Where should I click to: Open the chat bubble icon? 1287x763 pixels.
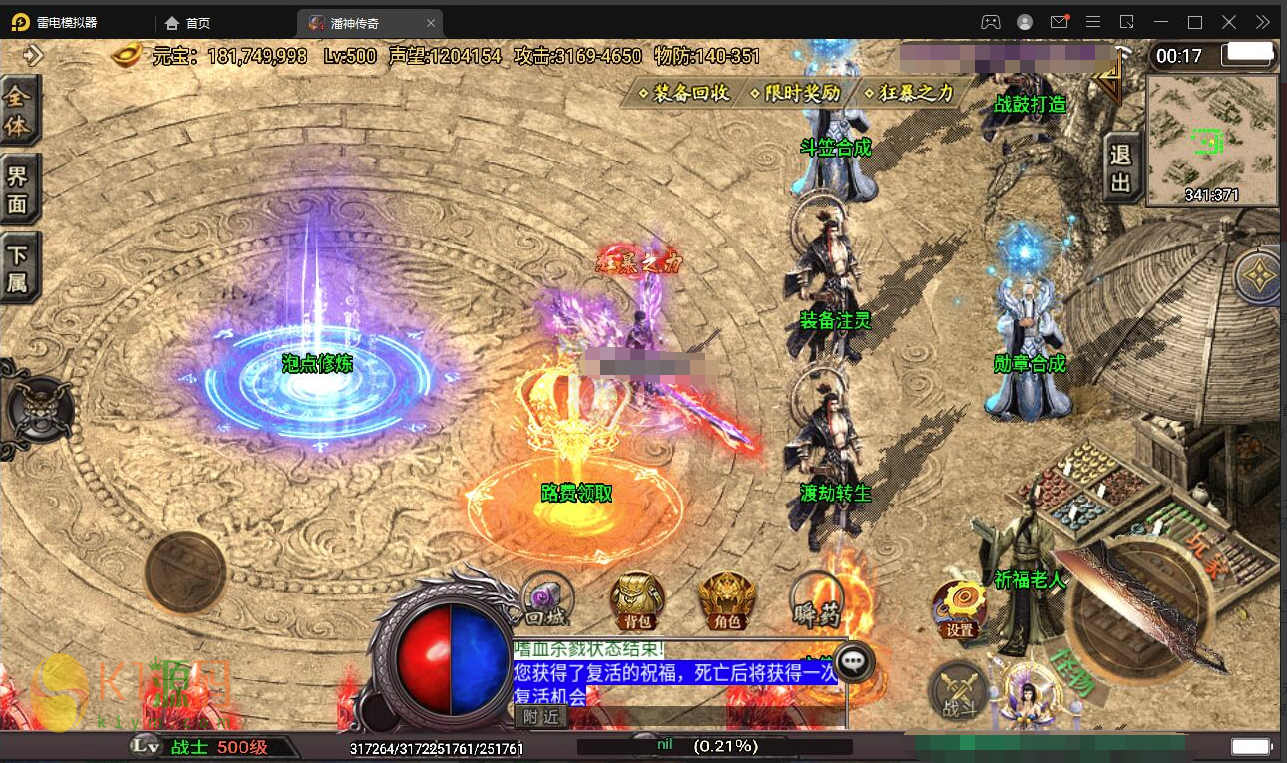click(x=855, y=661)
